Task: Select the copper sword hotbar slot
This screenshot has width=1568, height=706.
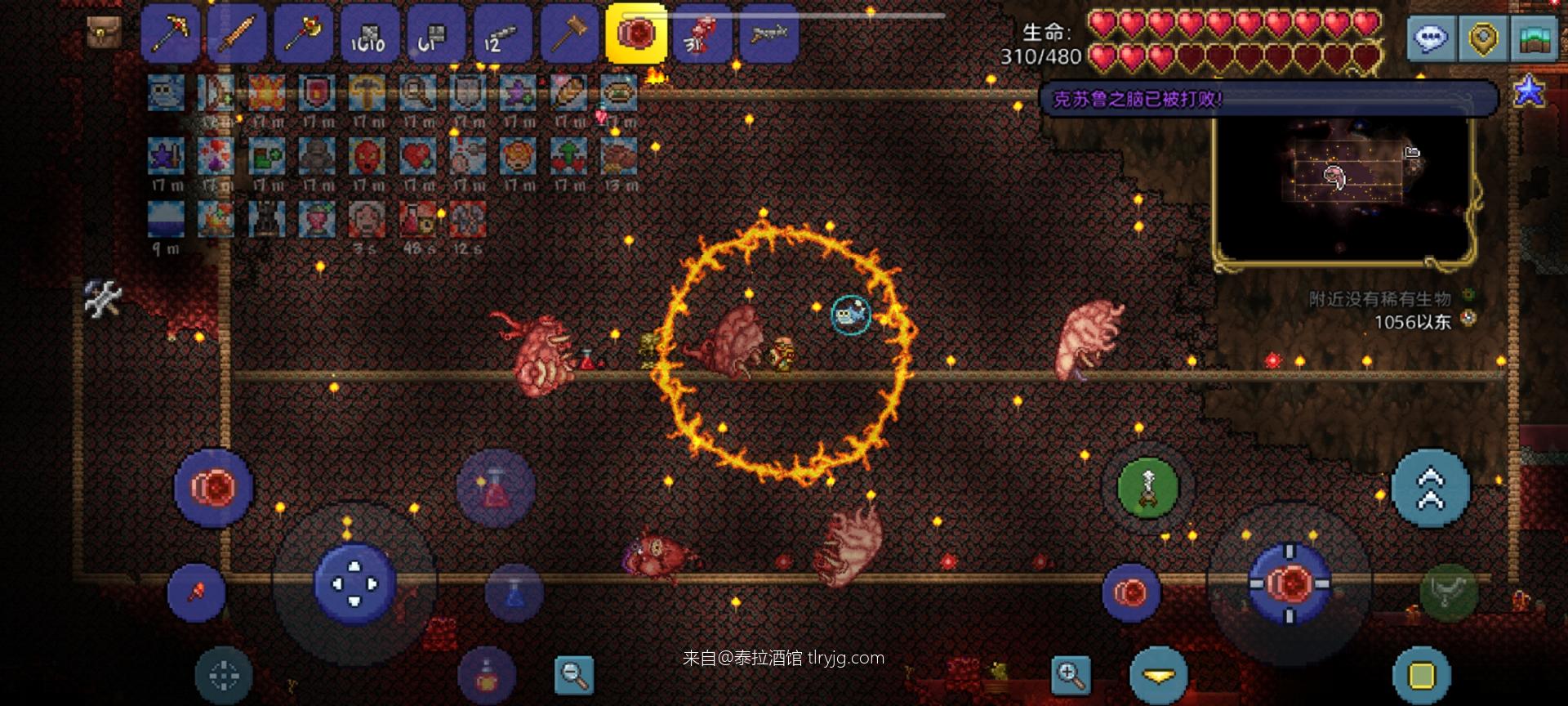Action: coord(236,34)
